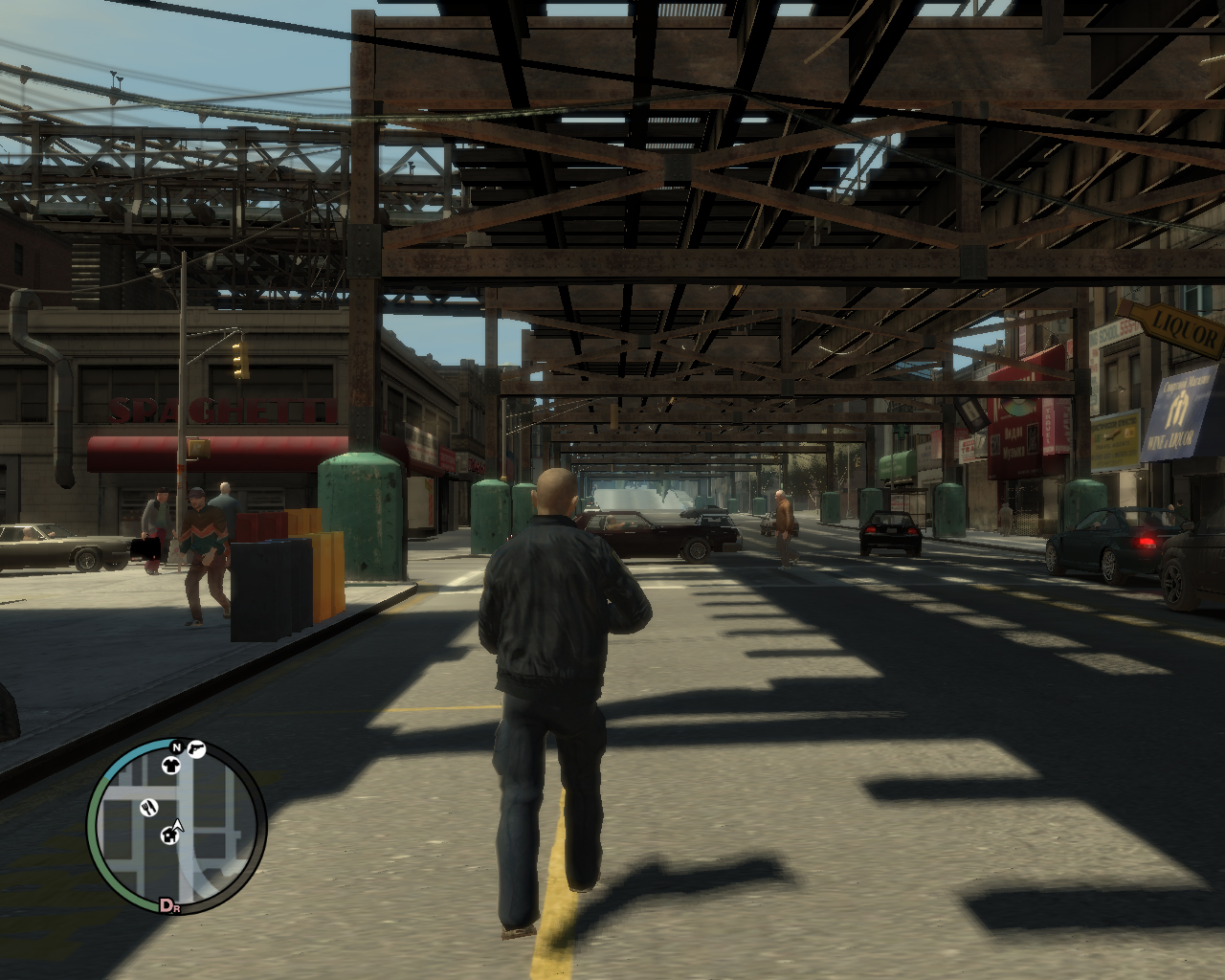1225x980 pixels.
Task: Click the gun shop pistol marker on minimap
Action: click(x=196, y=748)
